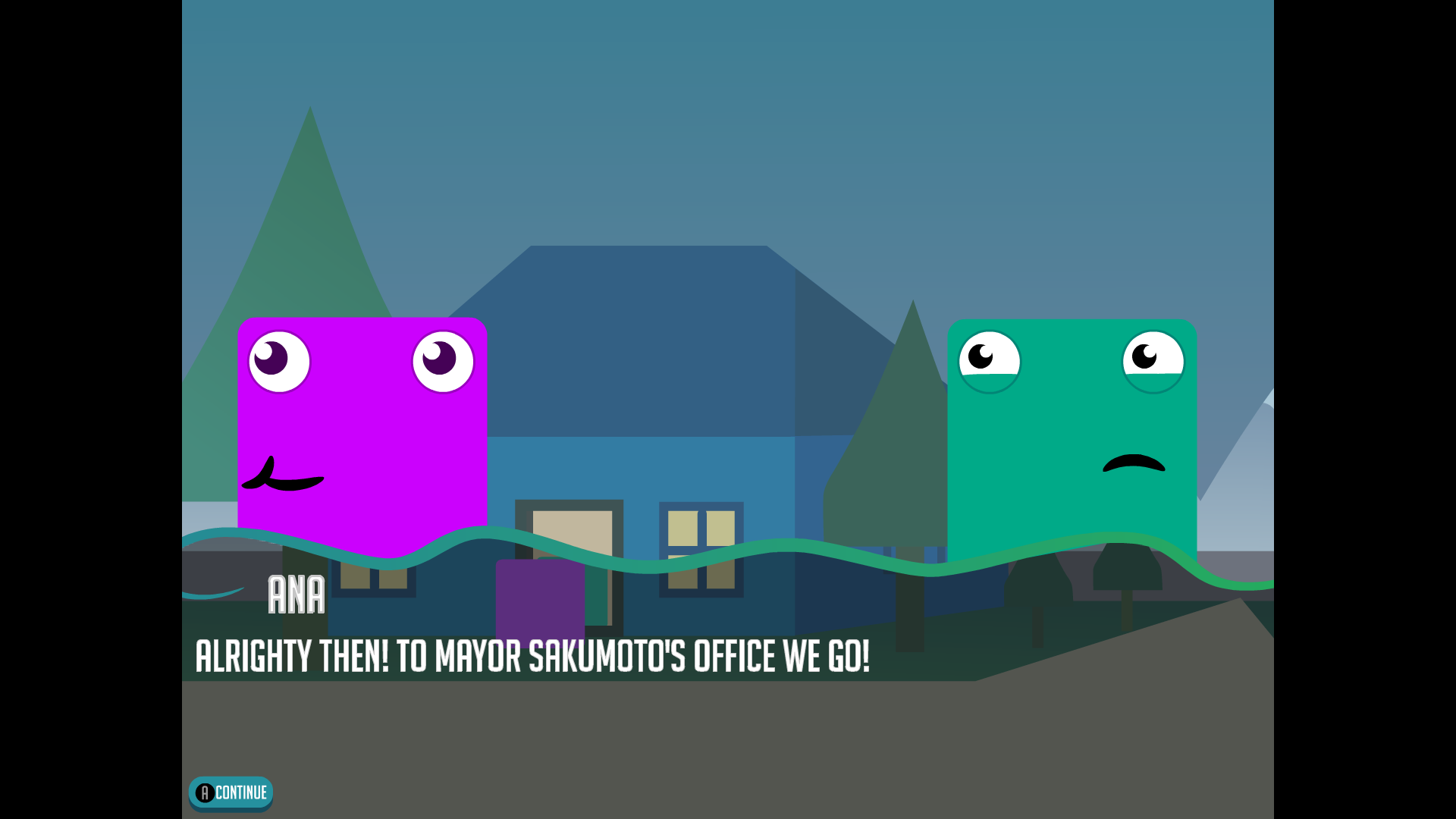
Task: Continue the dialogue with the Continue button
Action: [231, 793]
